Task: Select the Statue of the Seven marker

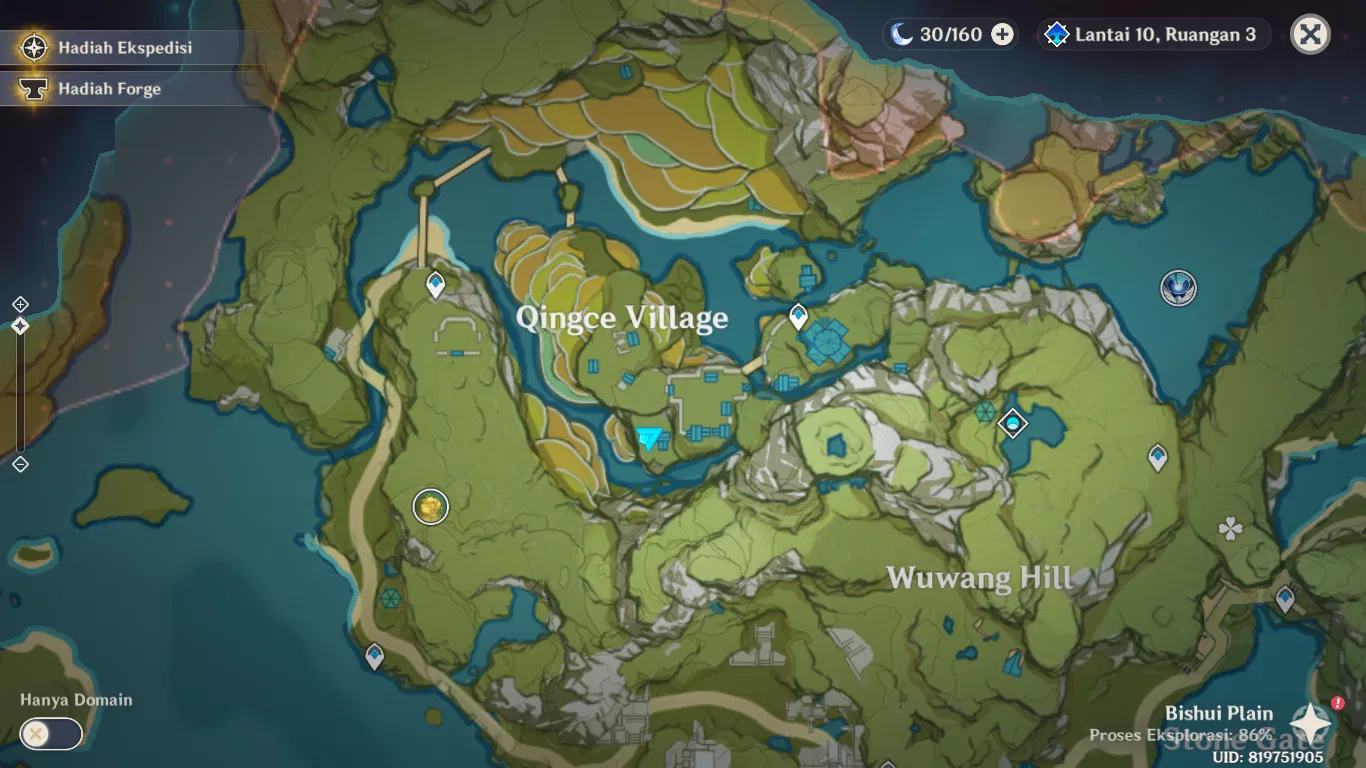Action: pyautogui.click(x=1179, y=288)
